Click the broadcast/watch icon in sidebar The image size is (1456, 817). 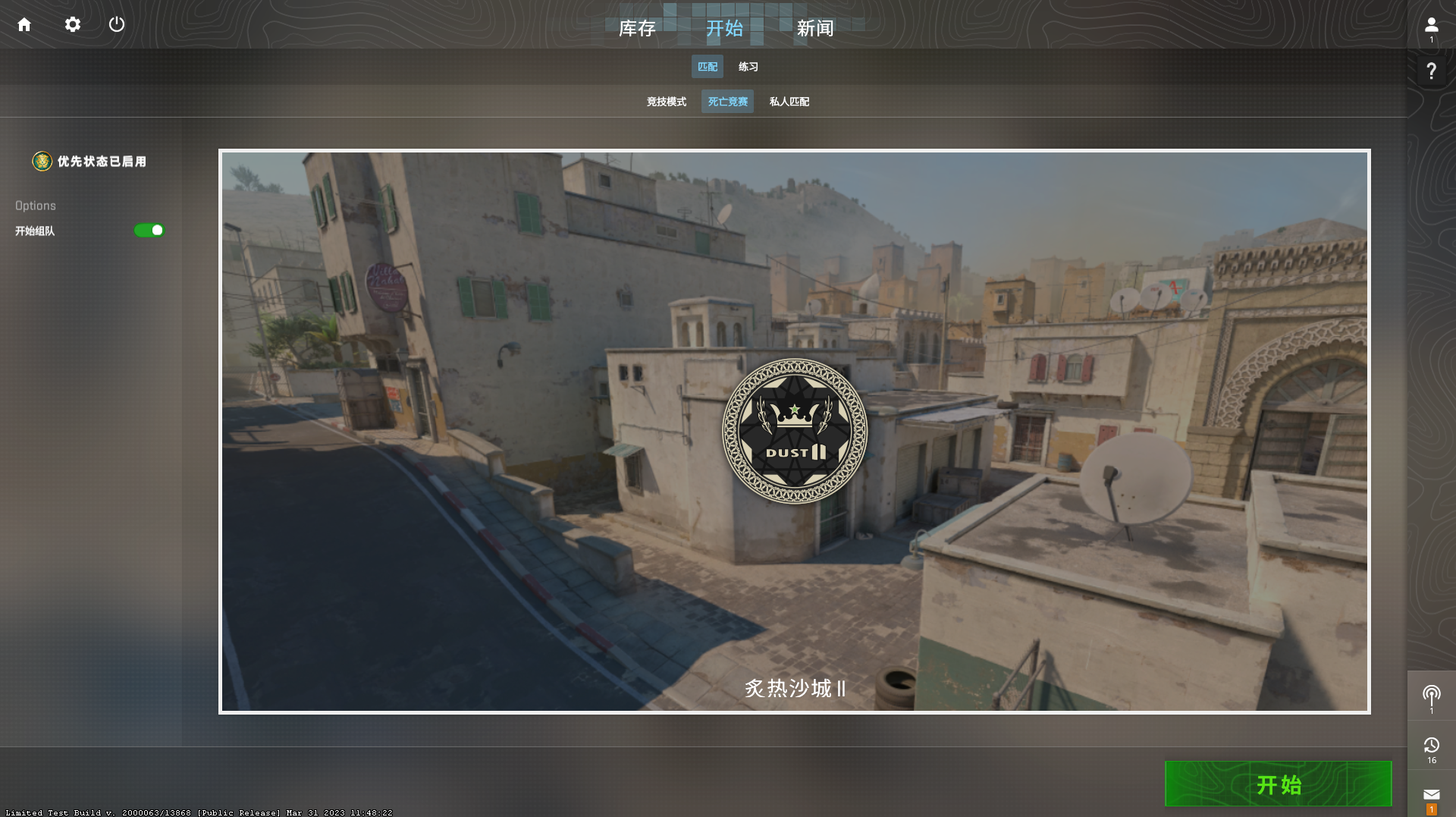[1431, 691]
